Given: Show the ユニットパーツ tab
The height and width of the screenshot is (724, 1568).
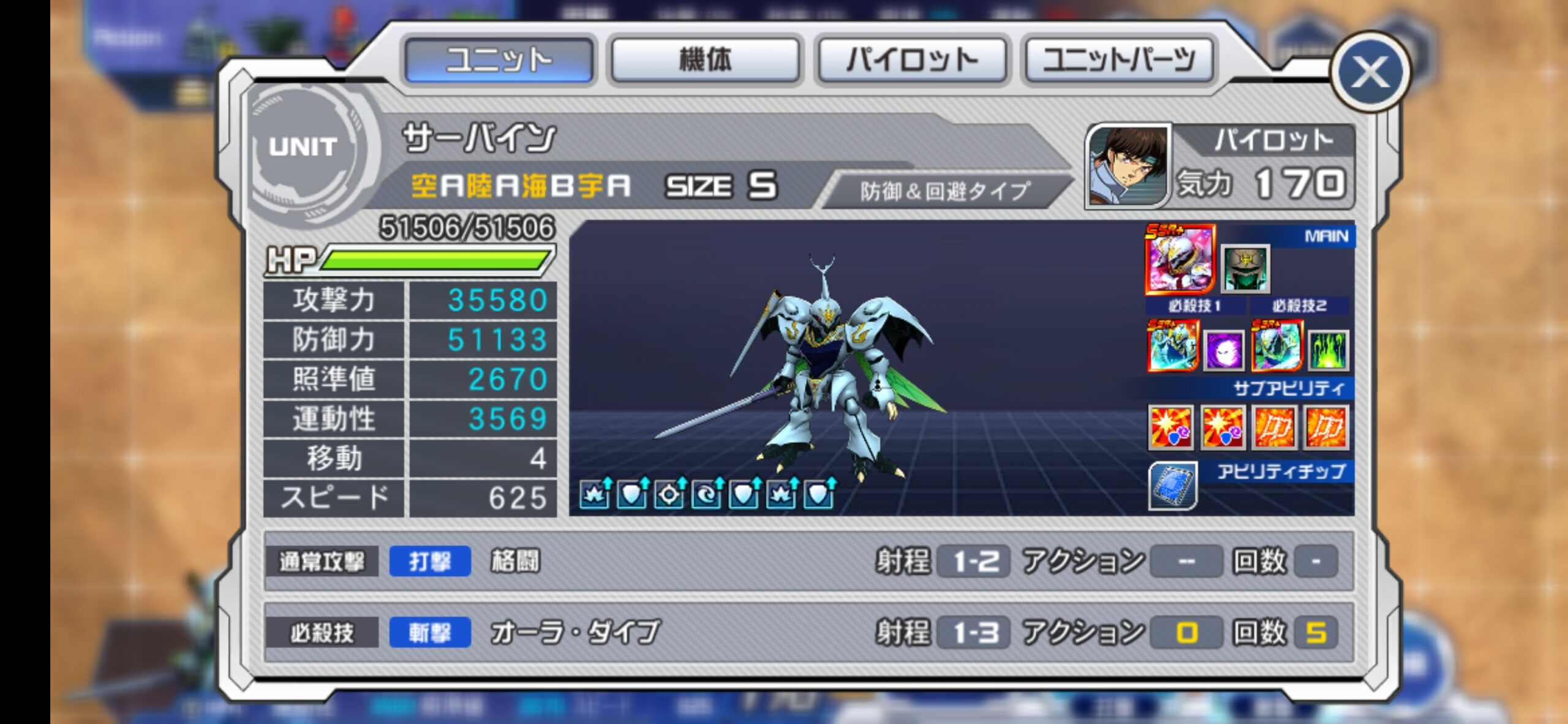Looking at the screenshot, I should [x=1118, y=59].
